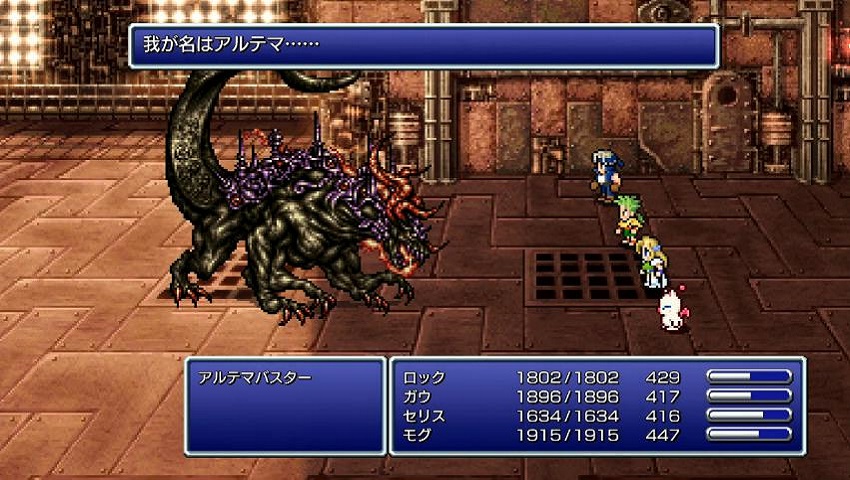
Task: Select ロック in the party status list
Action: point(424,378)
